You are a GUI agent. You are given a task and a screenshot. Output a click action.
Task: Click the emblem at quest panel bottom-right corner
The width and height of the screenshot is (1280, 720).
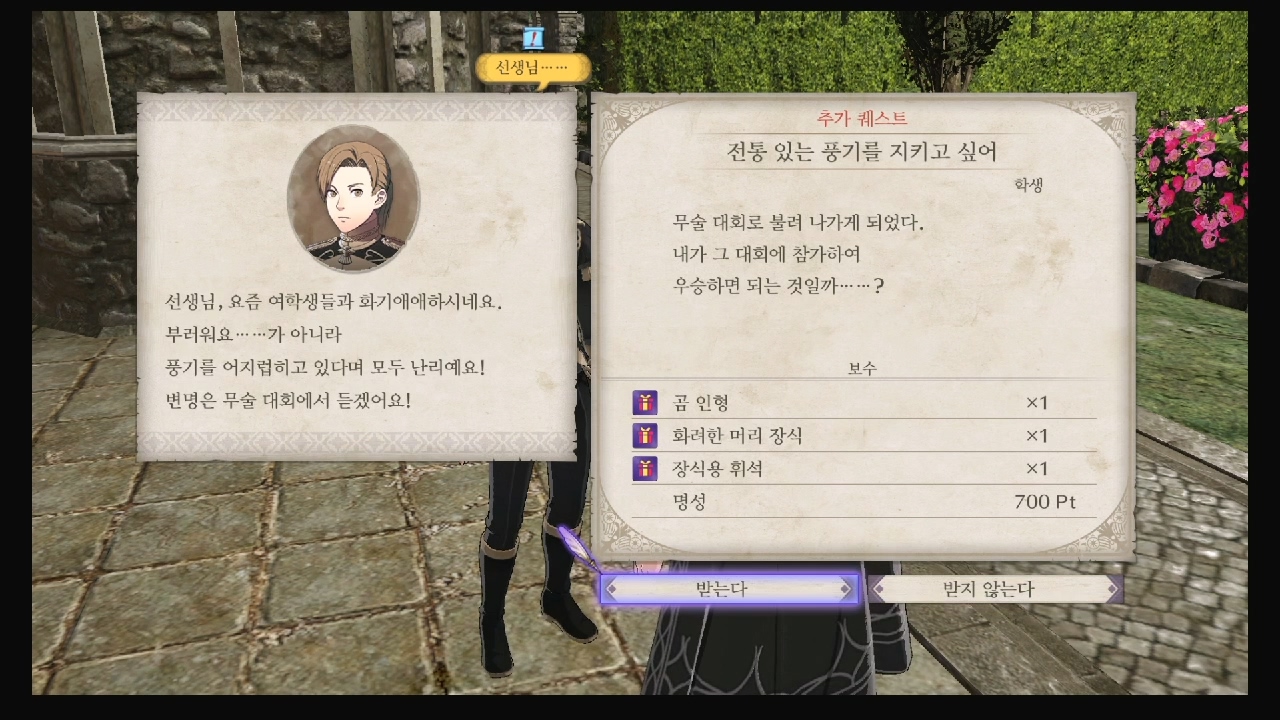pyautogui.click(x=1112, y=534)
